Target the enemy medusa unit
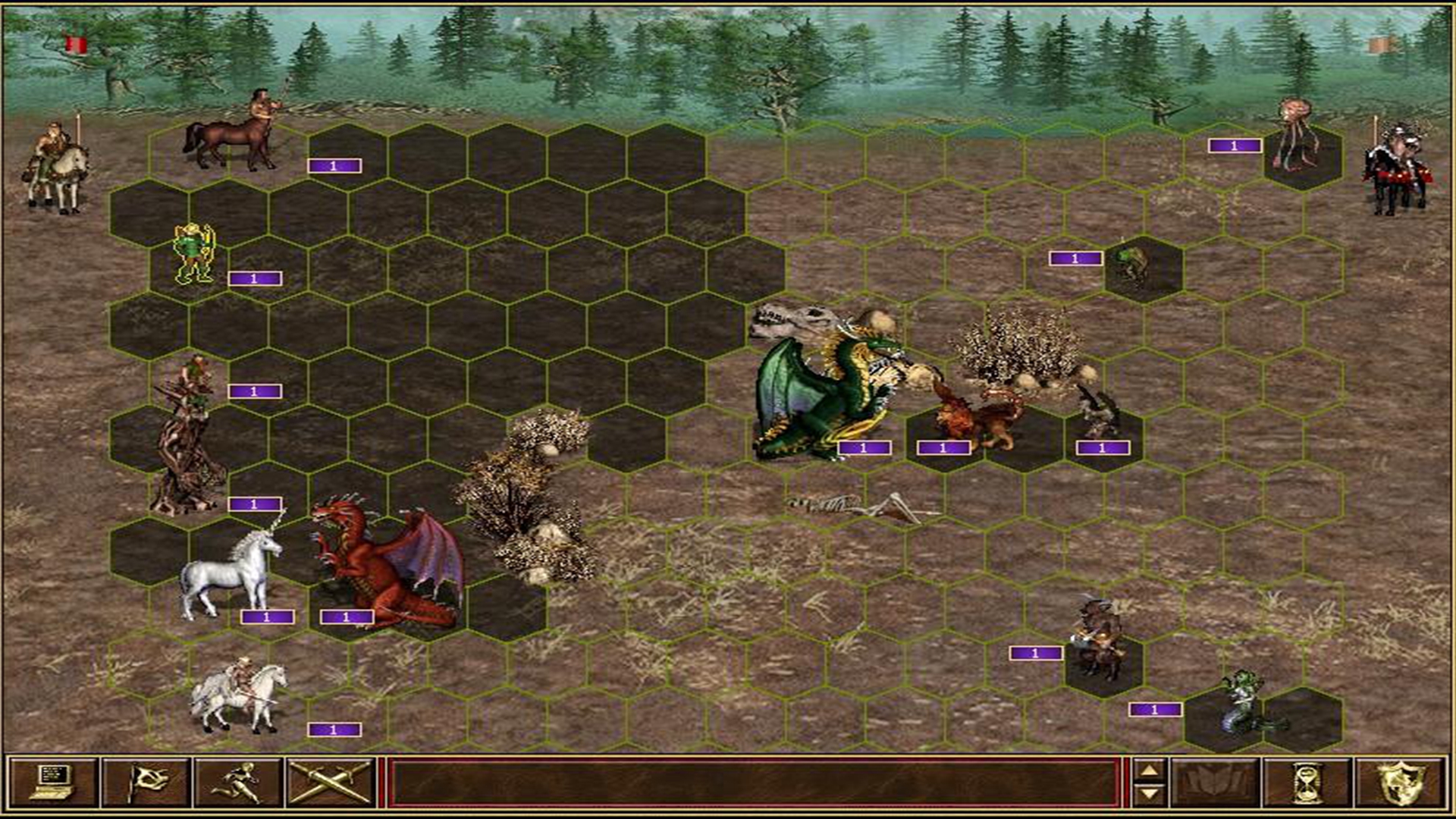 pos(1244,701)
